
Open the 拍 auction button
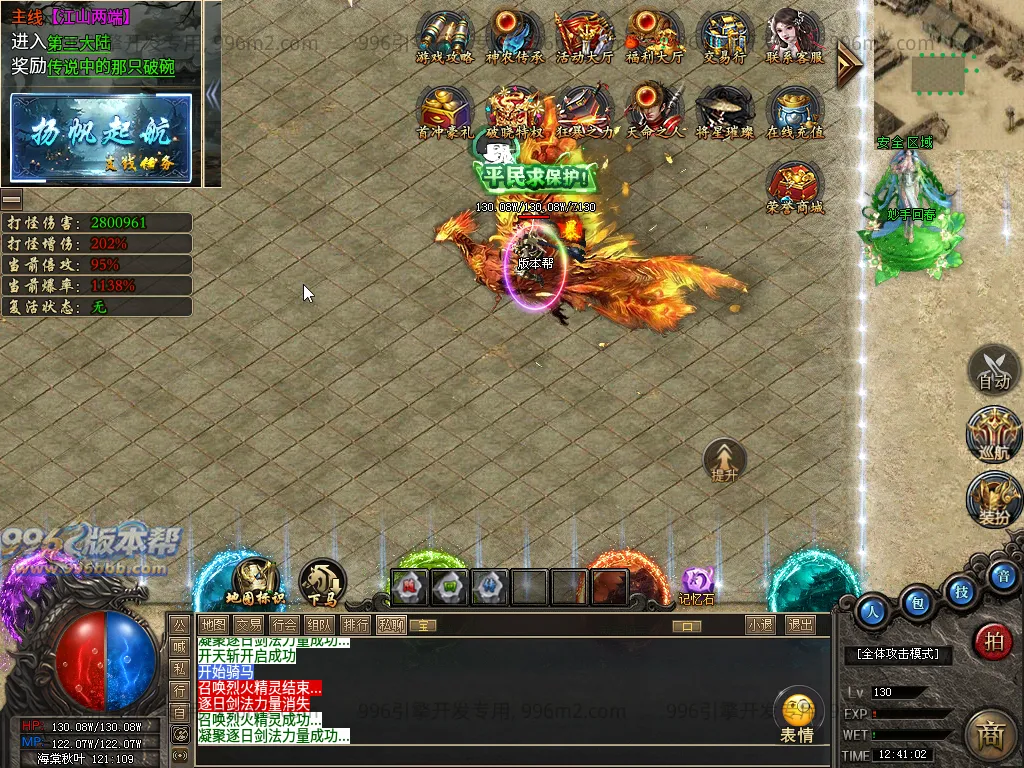click(993, 641)
